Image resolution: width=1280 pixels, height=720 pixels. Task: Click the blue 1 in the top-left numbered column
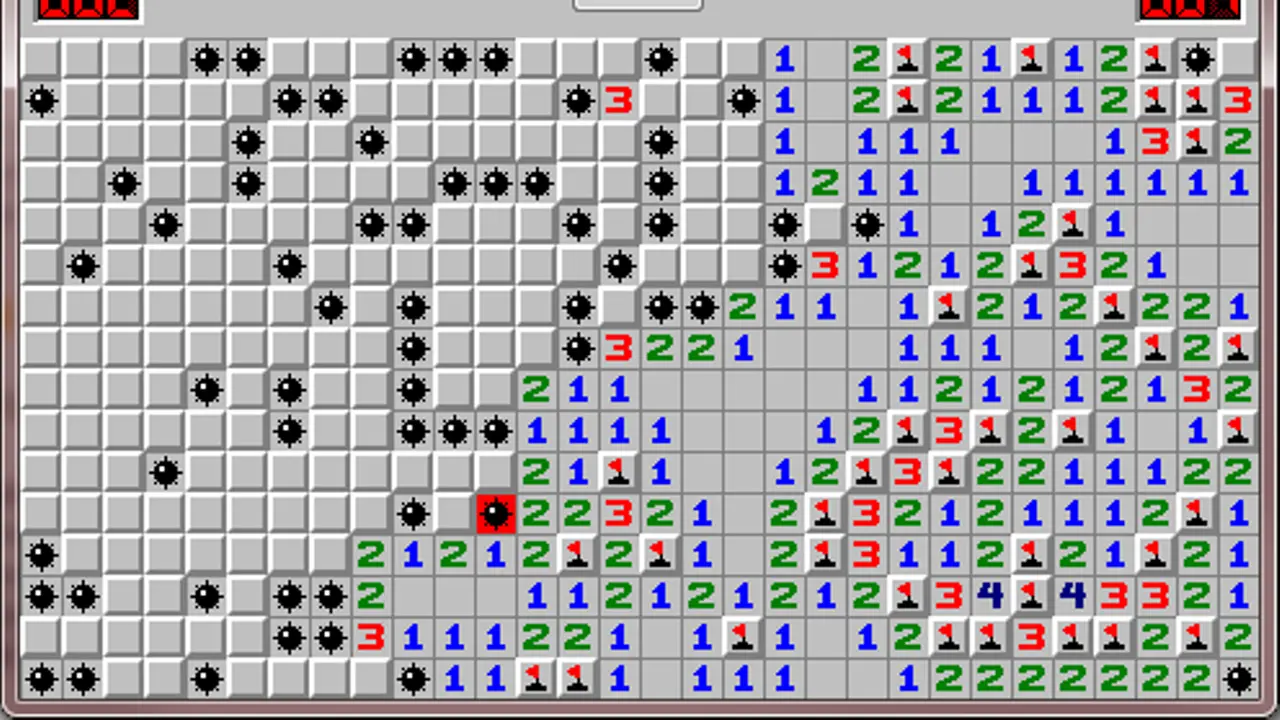click(x=784, y=59)
